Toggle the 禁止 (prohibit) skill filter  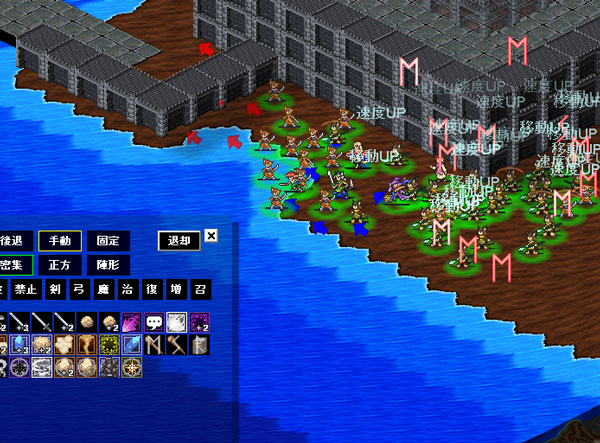click(28, 290)
